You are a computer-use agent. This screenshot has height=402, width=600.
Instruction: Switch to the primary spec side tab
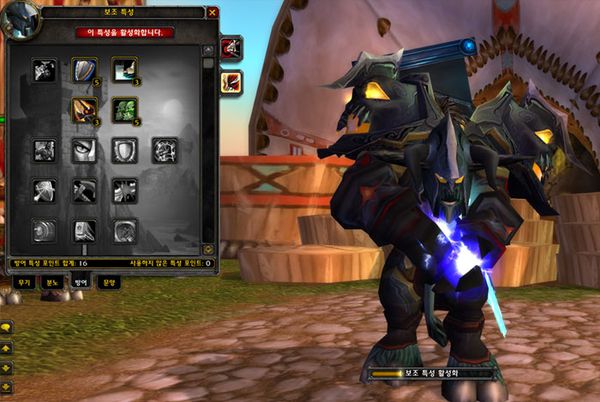[x=231, y=47]
